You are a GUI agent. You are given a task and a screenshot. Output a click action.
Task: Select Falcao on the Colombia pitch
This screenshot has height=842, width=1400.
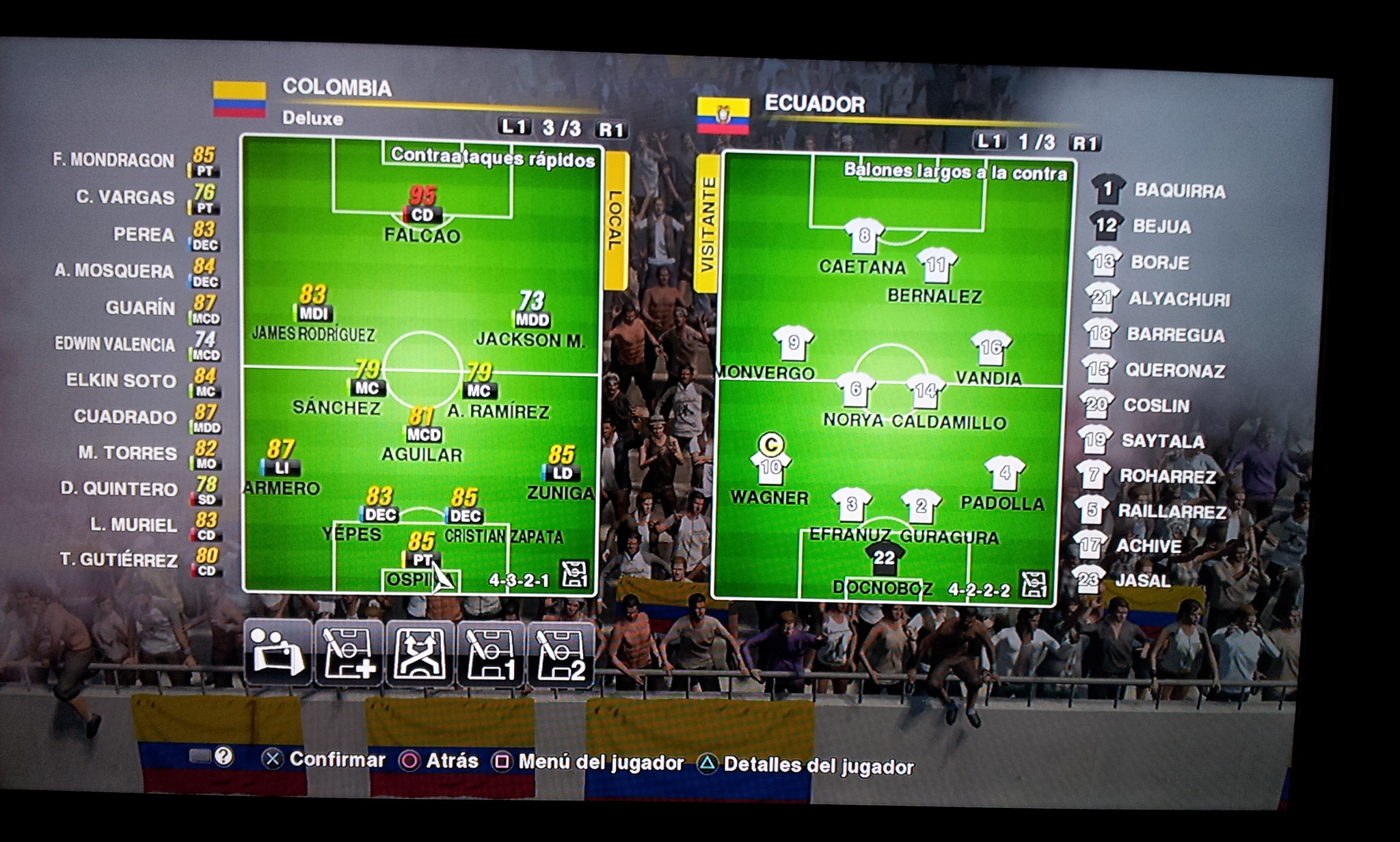coord(422,215)
